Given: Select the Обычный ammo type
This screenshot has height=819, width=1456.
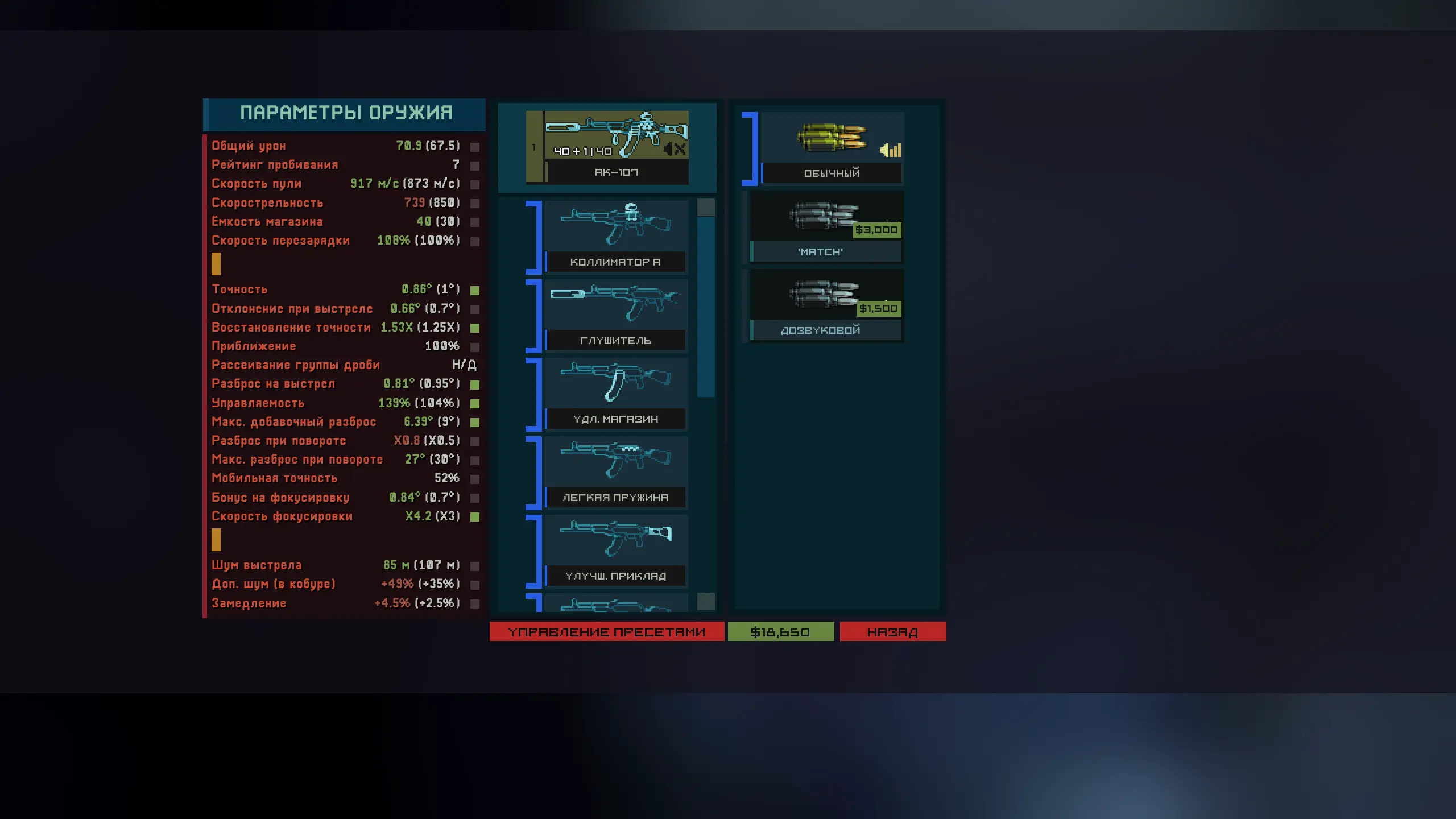Looking at the screenshot, I should point(832,148).
